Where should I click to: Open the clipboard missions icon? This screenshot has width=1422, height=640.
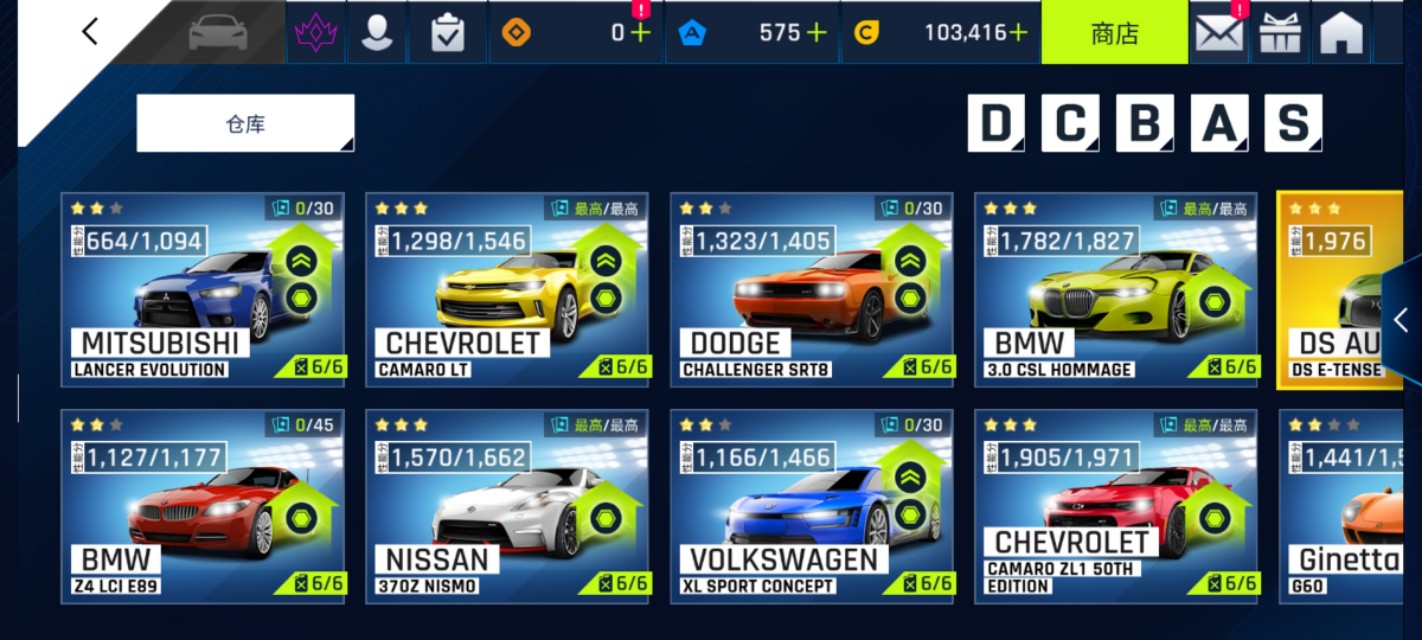coord(447,33)
